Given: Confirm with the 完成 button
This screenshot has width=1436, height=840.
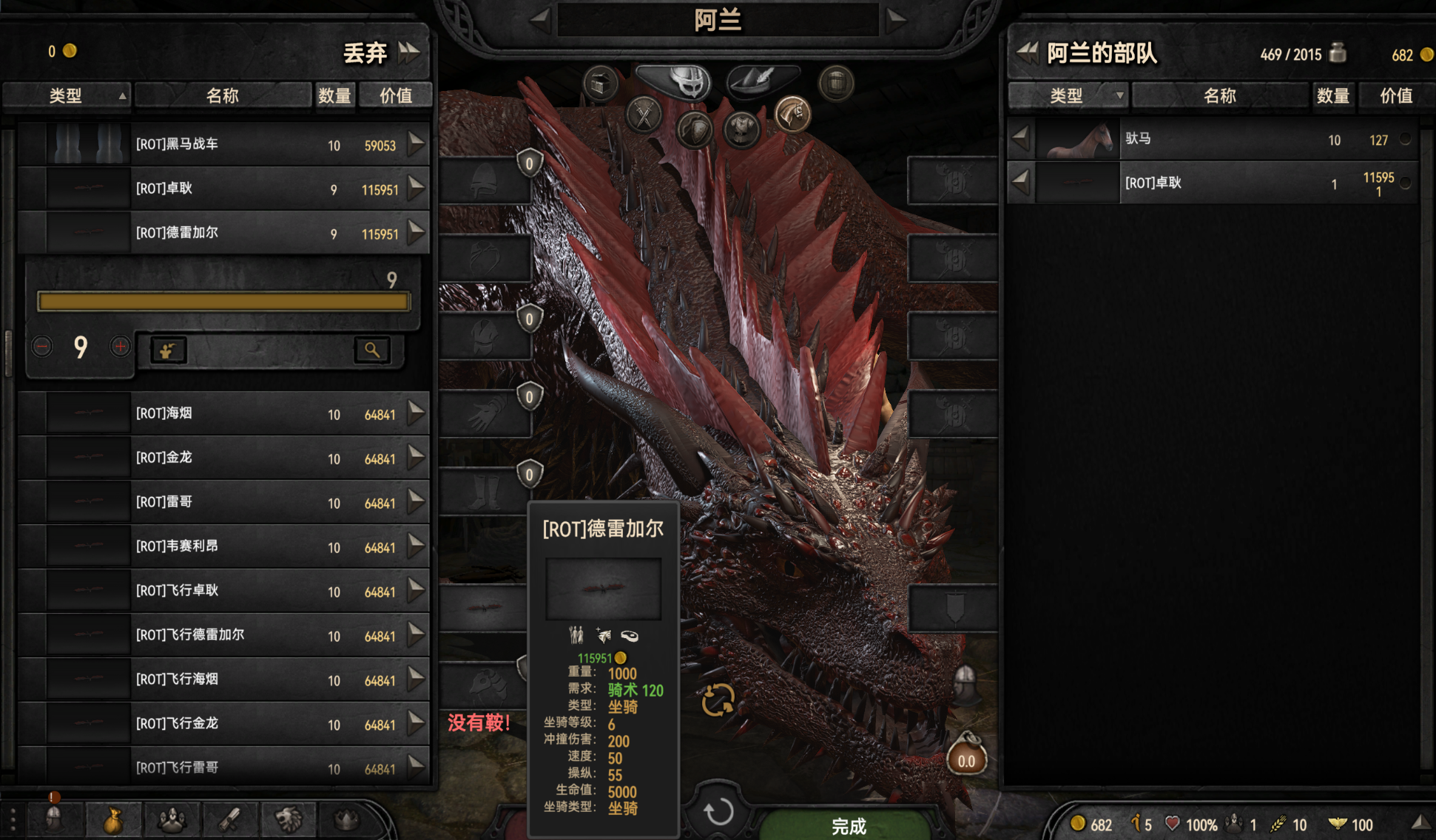Looking at the screenshot, I should [x=848, y=825].
